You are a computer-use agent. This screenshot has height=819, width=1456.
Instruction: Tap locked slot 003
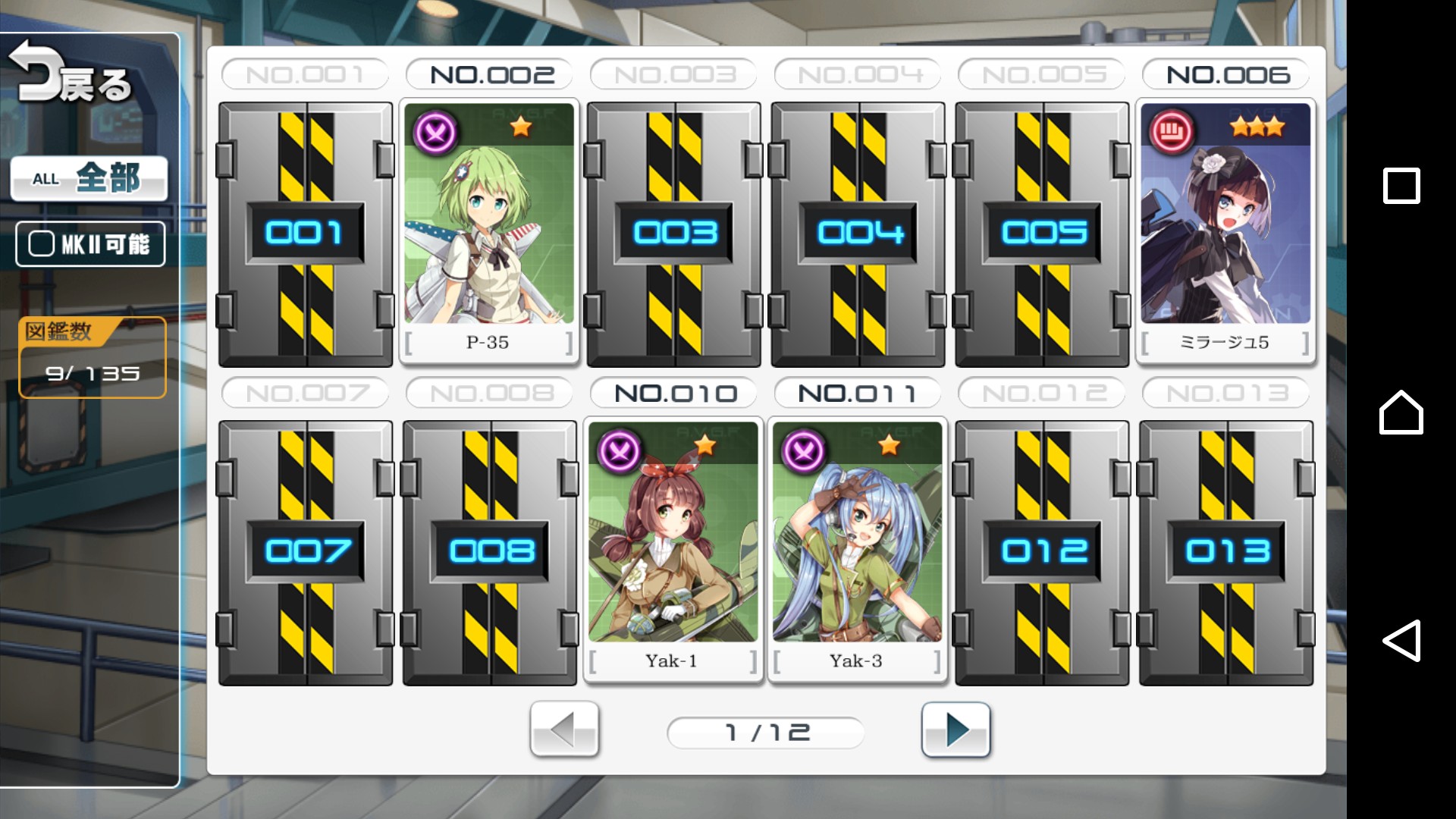[x=674, y=234]
